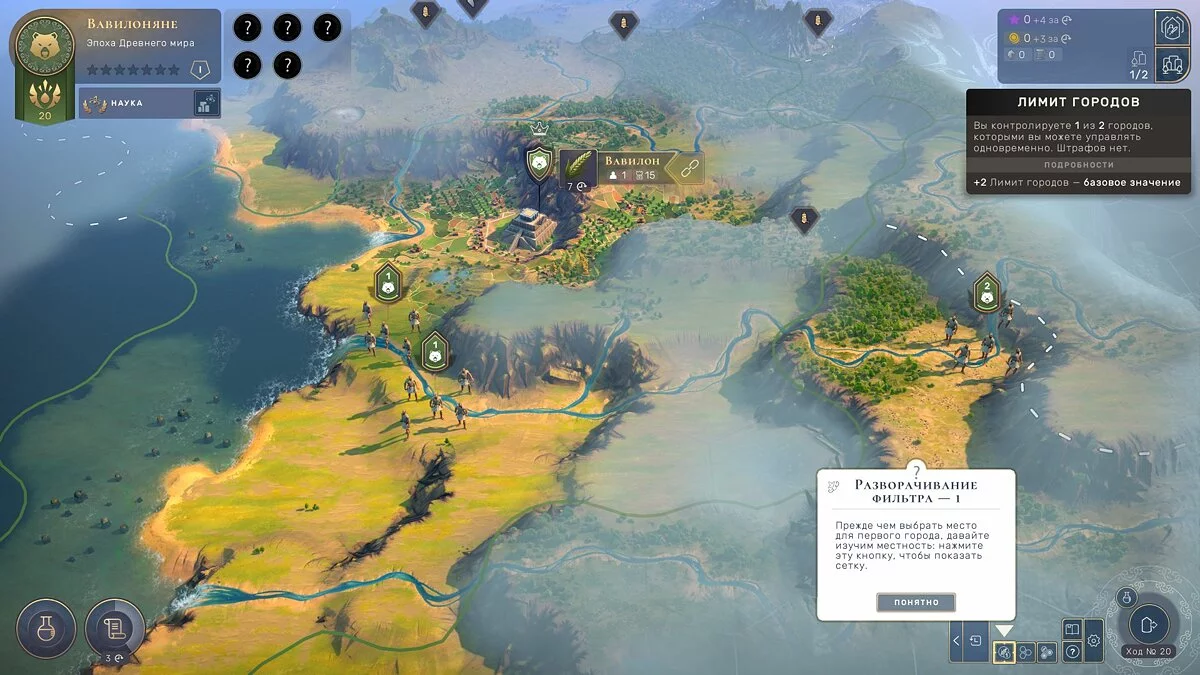This screenshot has height=675, width=1200.
Task: Toggle the highlighted map grid filter button
Action: 1004,652
